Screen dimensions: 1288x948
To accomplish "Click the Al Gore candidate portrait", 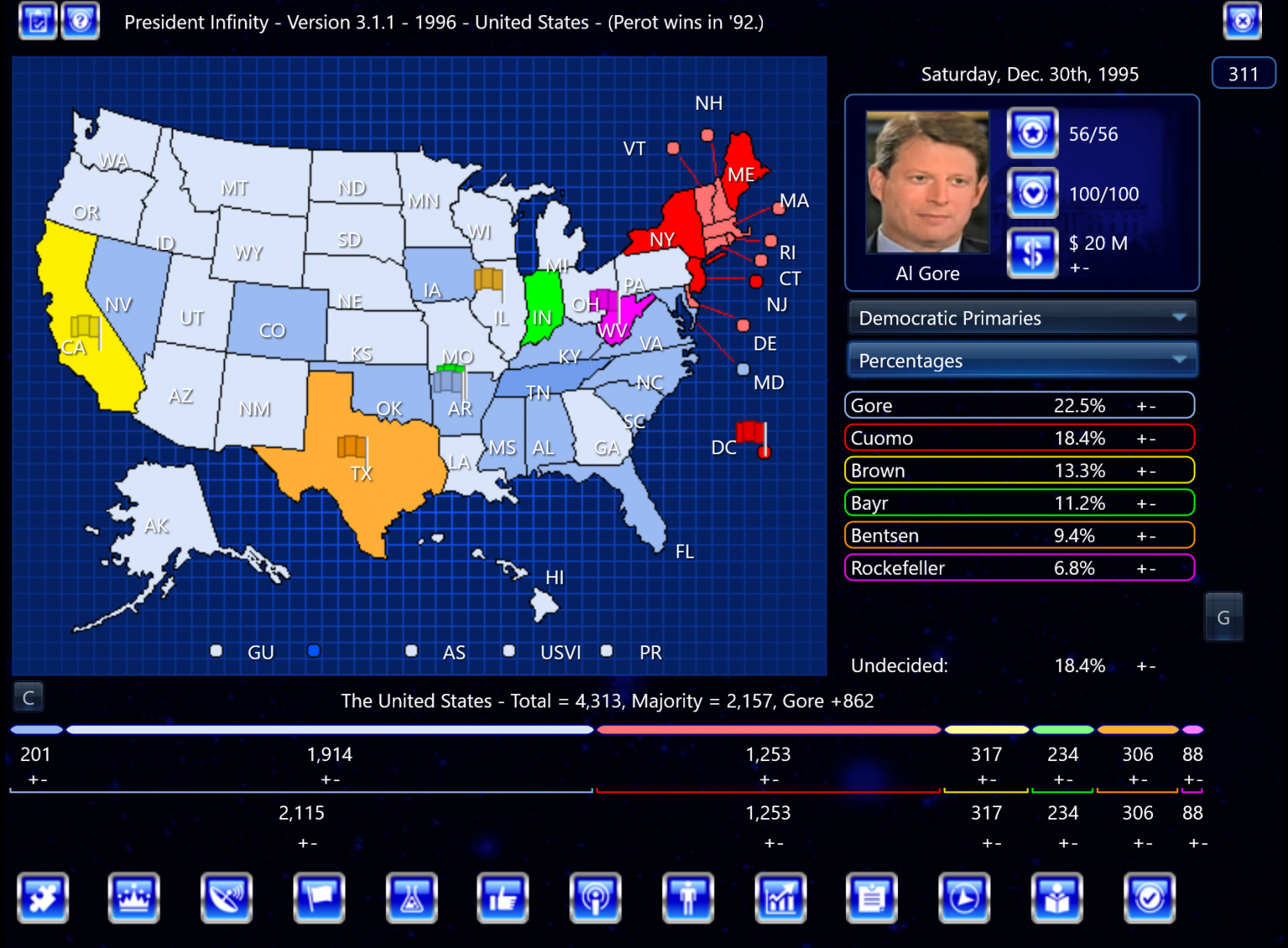I will (927, 181).
